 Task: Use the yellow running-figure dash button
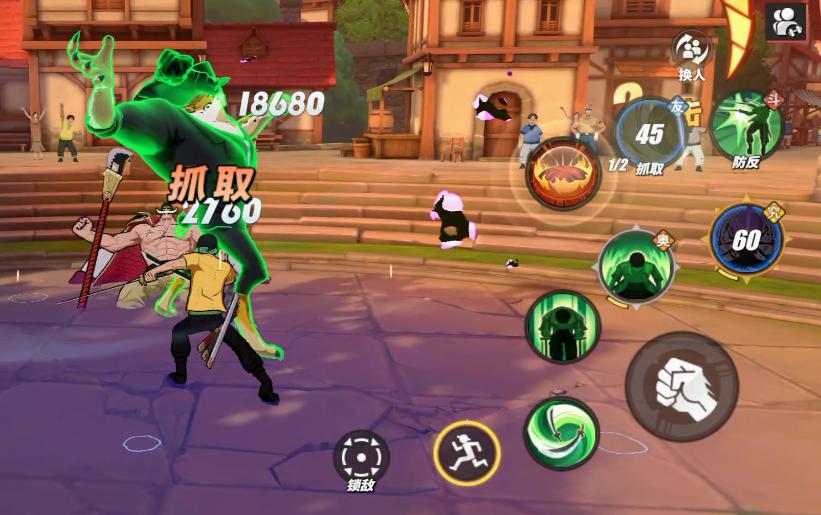click(x=466, y=453)
